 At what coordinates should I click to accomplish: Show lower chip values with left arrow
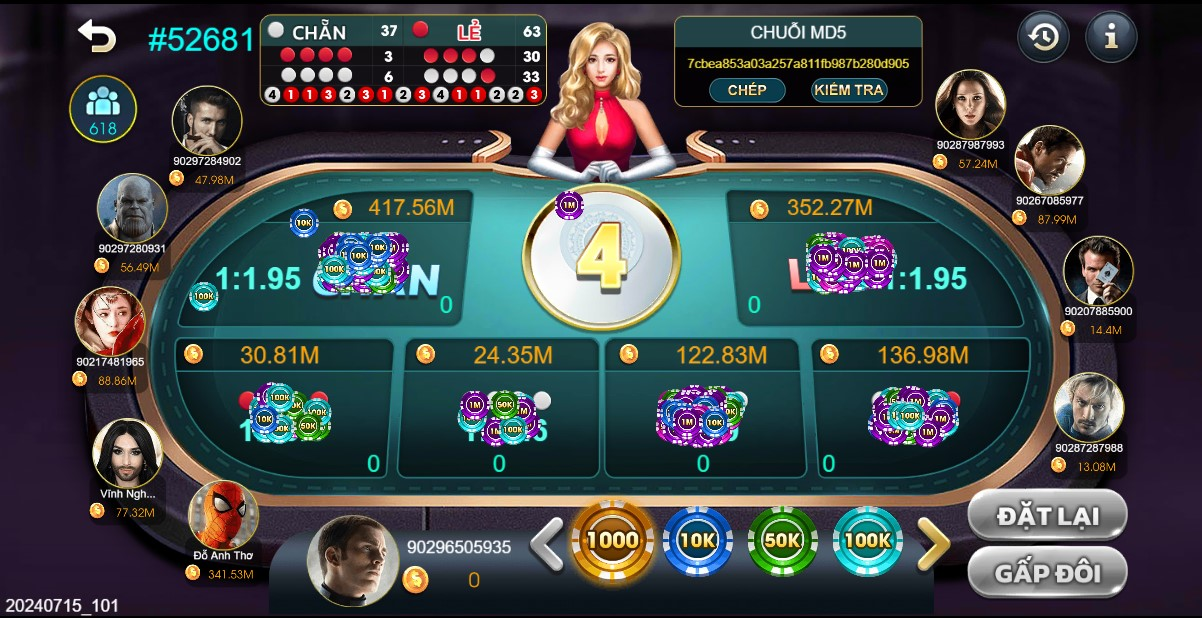[546, 545]
